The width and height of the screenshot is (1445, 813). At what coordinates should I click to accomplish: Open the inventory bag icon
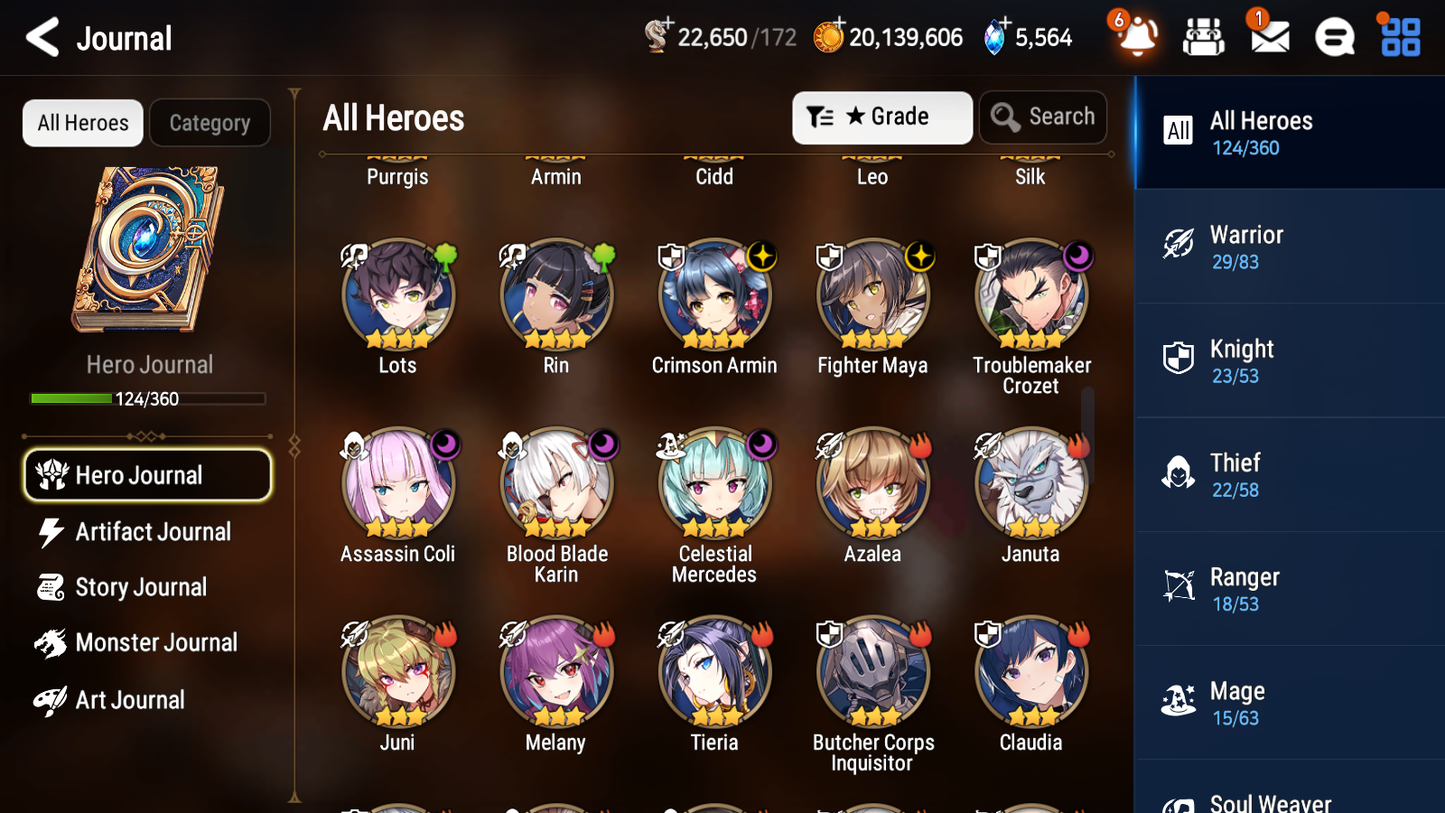point(1203,36)
